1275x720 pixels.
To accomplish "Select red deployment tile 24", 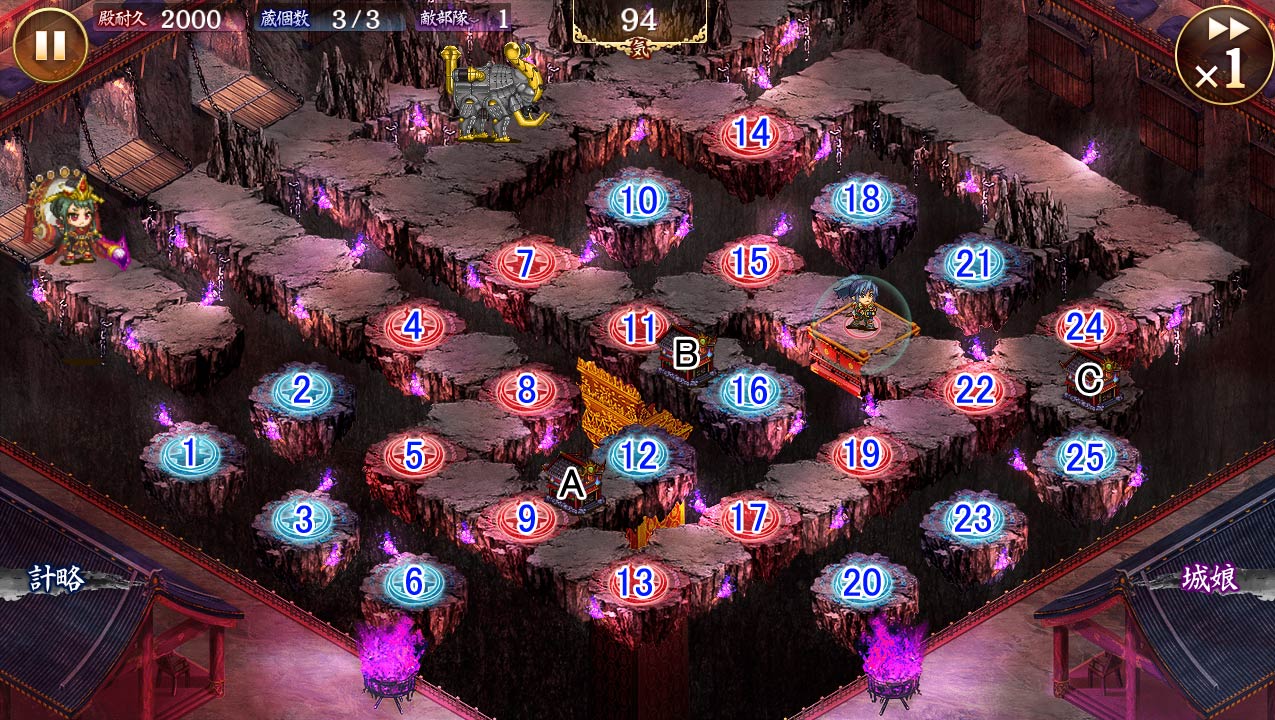I will 1084,327.
